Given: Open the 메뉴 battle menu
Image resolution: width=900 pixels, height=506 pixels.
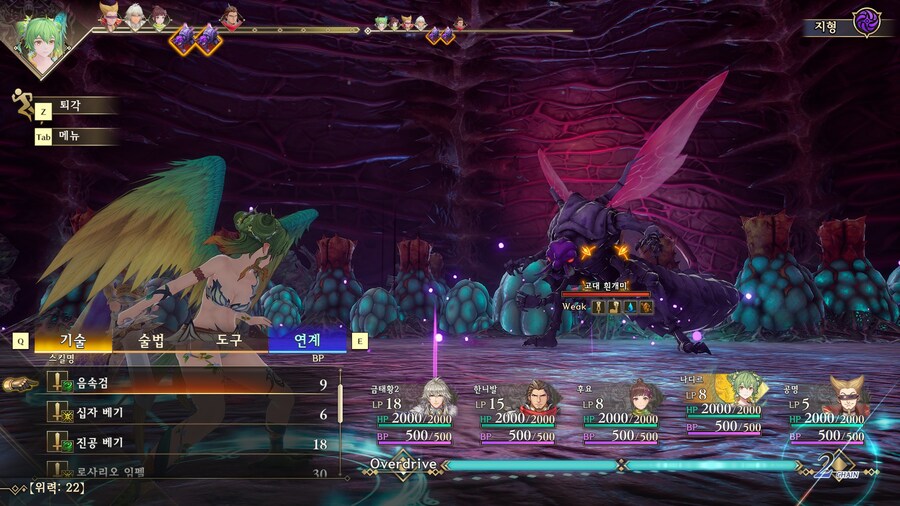Looking at the screenshot, I should (x=70, y=136).
